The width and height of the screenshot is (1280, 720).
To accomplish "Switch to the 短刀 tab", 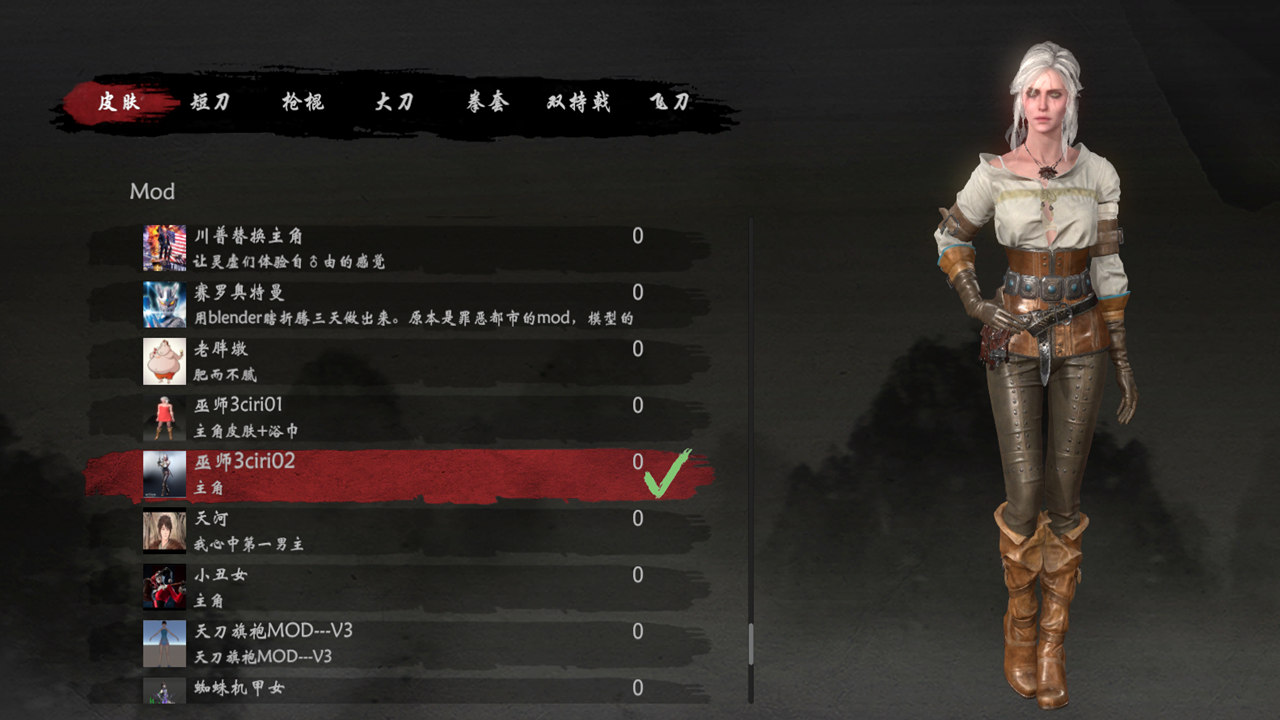I will (x=207, y=101).
